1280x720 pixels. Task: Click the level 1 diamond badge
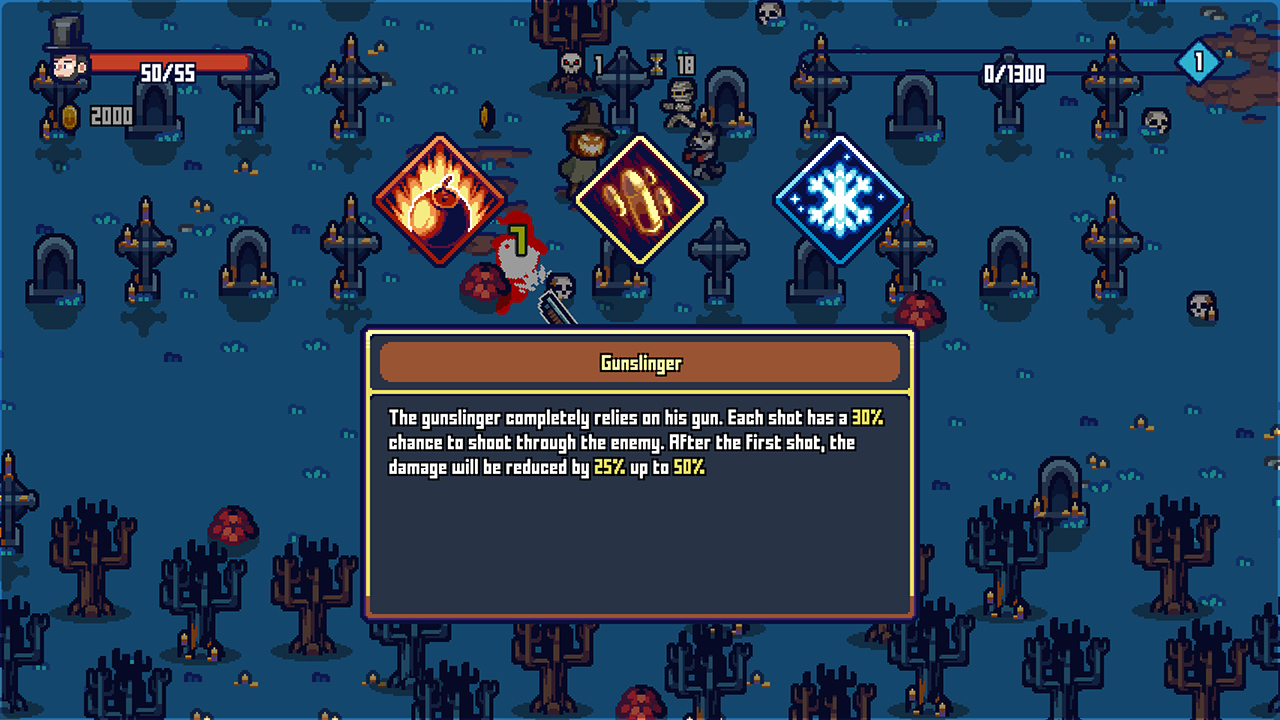1201,60
